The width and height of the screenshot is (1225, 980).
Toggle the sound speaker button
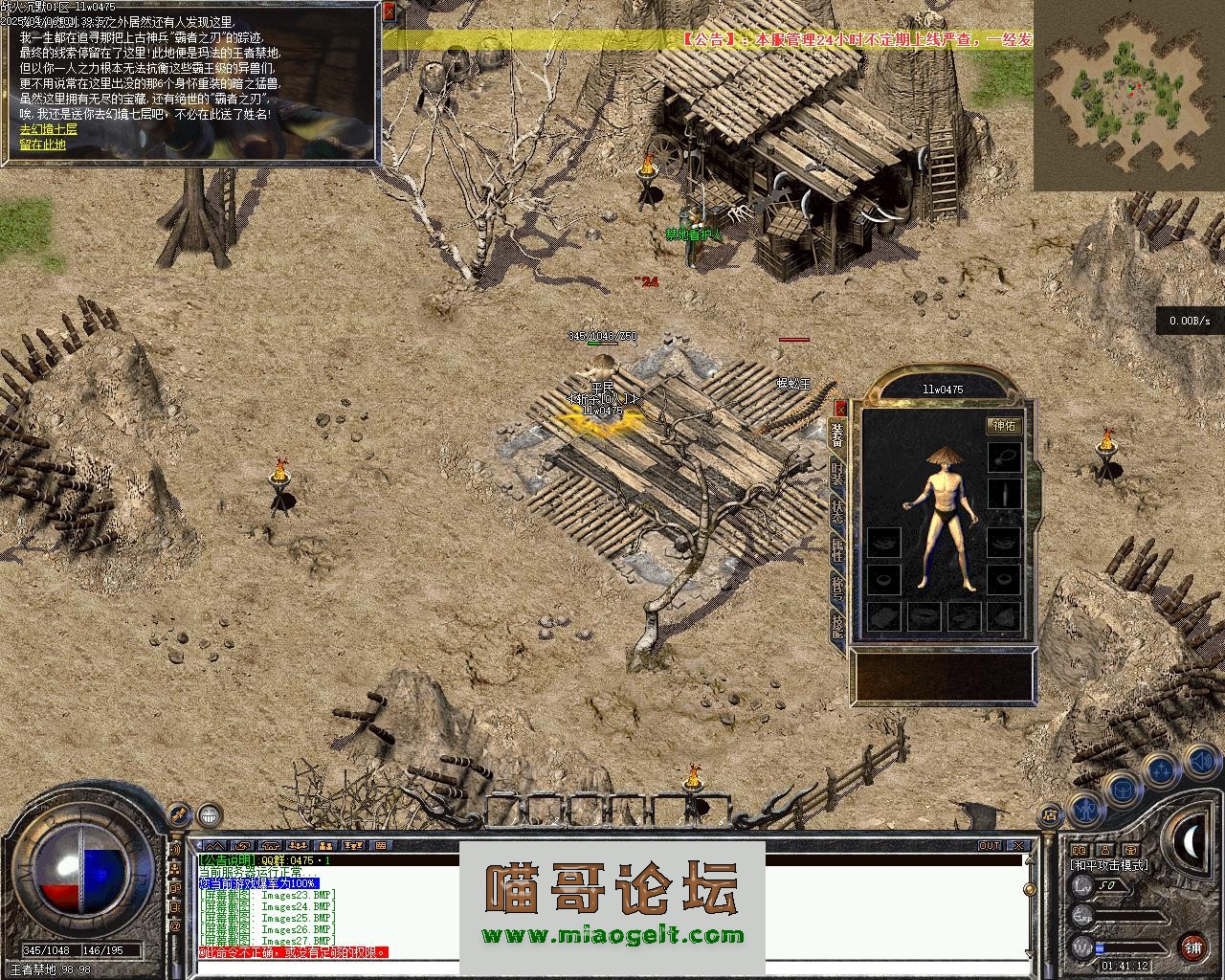pos(1200,762)
